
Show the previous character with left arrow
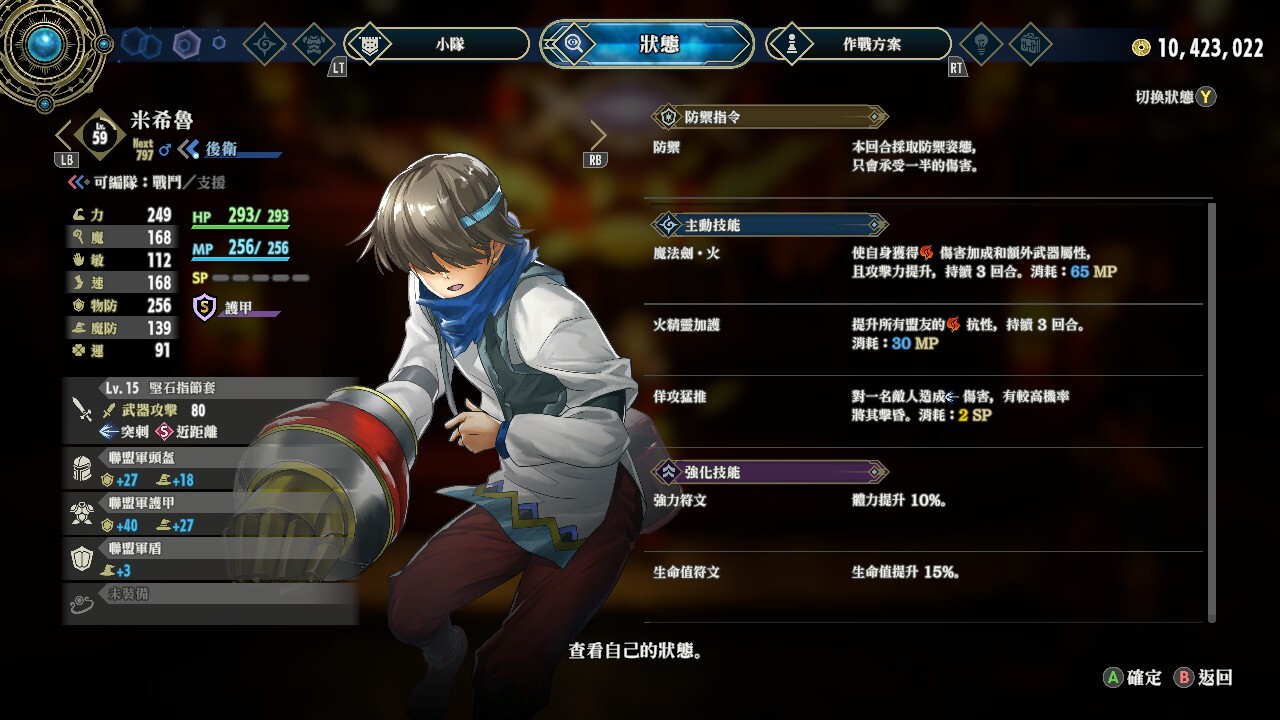pos(64,135)
